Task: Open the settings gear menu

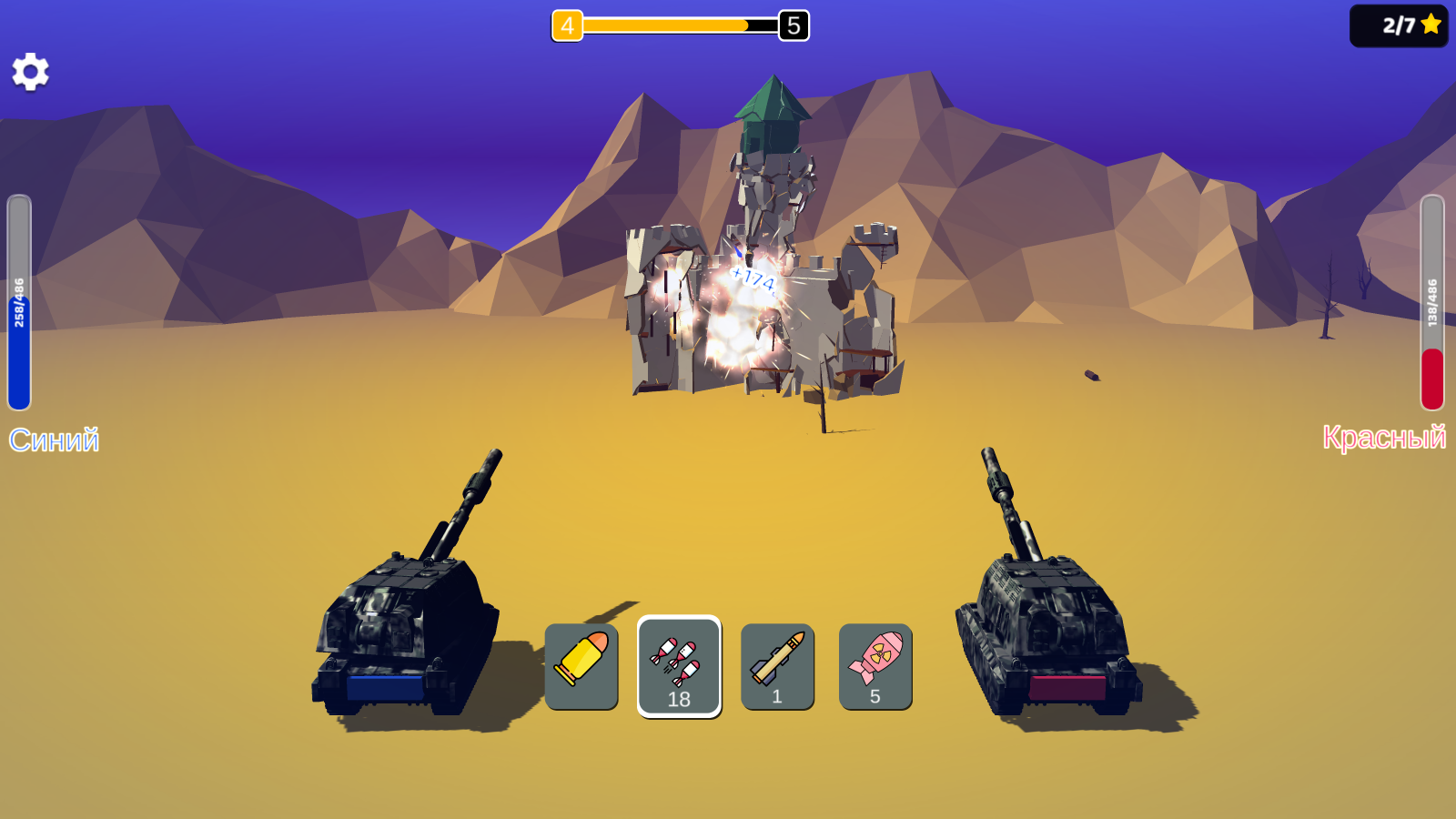Action: [29, 71]
